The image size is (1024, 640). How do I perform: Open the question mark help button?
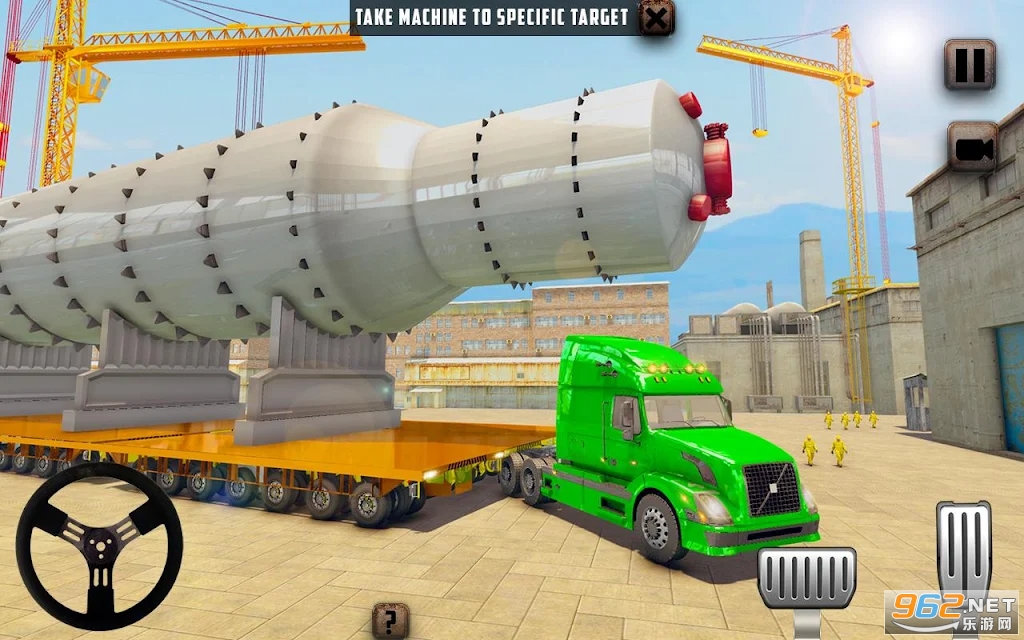click(x=390, y=621)
